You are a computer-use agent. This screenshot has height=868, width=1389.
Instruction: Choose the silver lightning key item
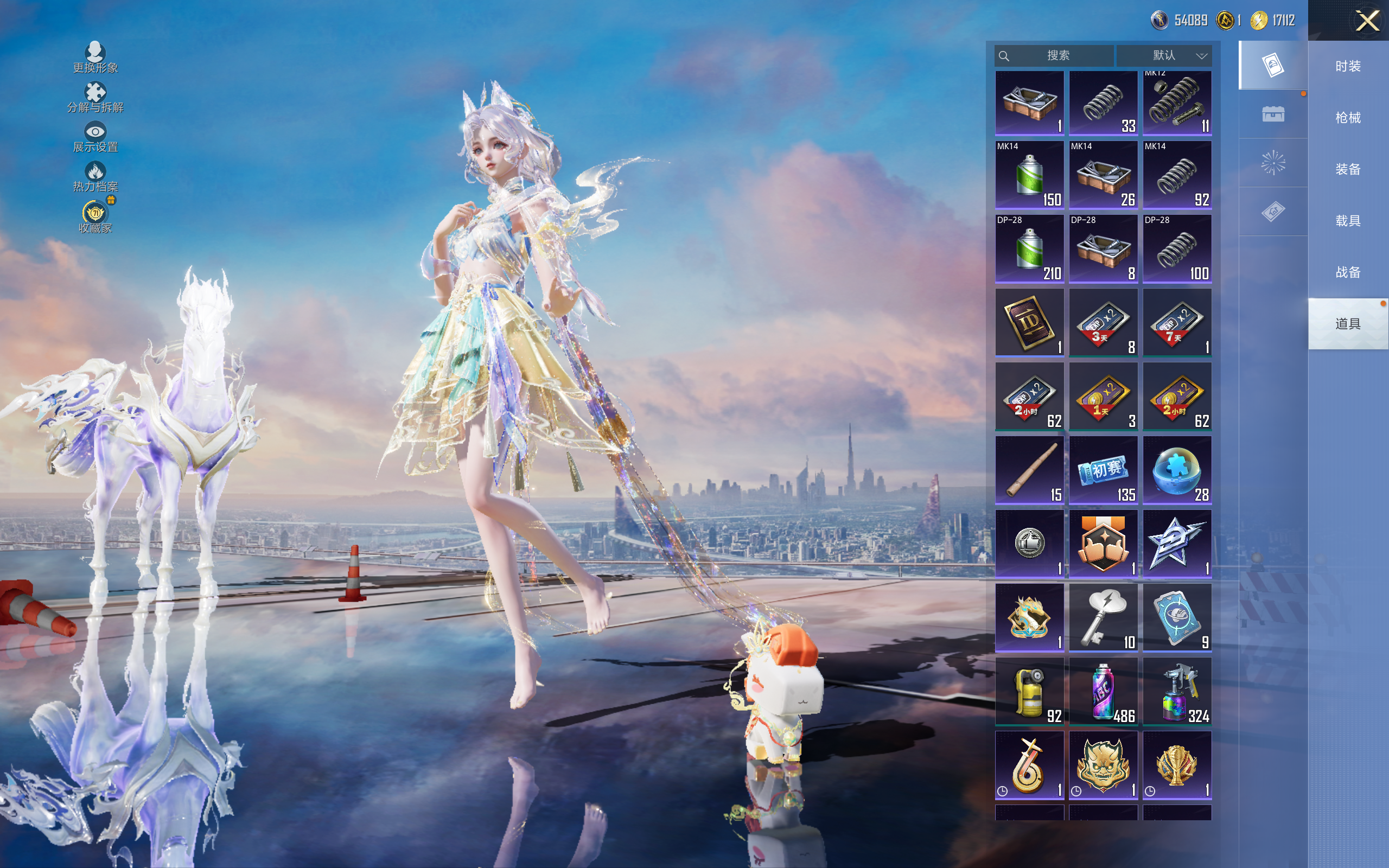click(x=1103, y=618)
